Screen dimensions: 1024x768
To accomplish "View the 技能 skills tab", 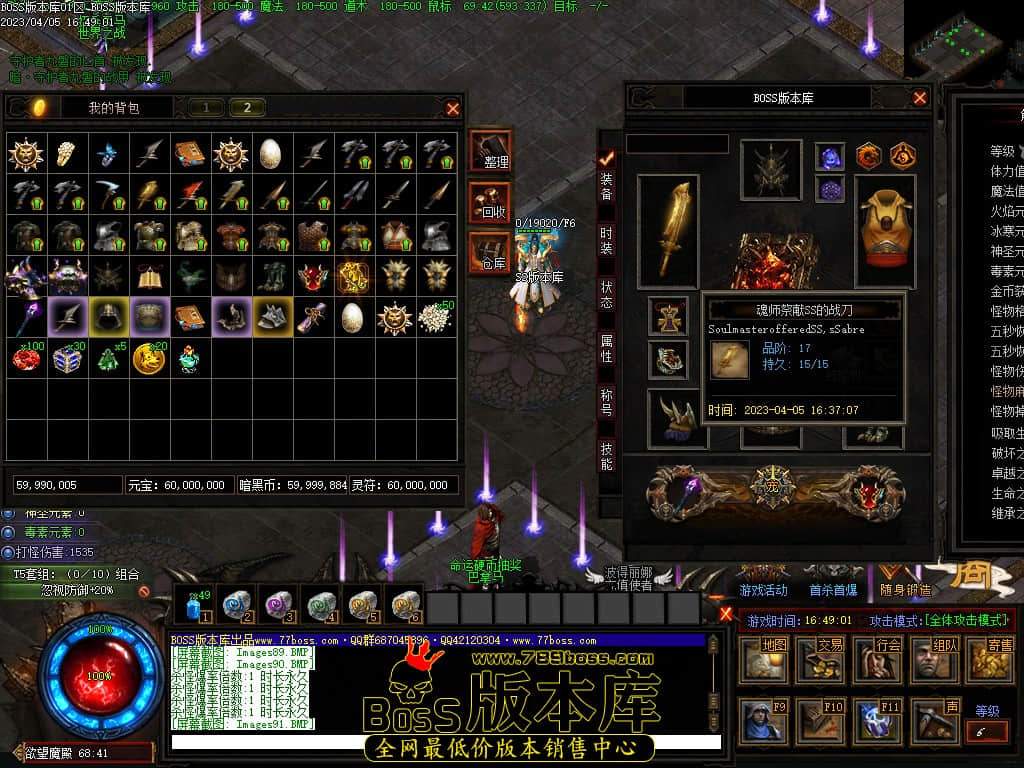I will pyautogui.click(x=606, y=456).
